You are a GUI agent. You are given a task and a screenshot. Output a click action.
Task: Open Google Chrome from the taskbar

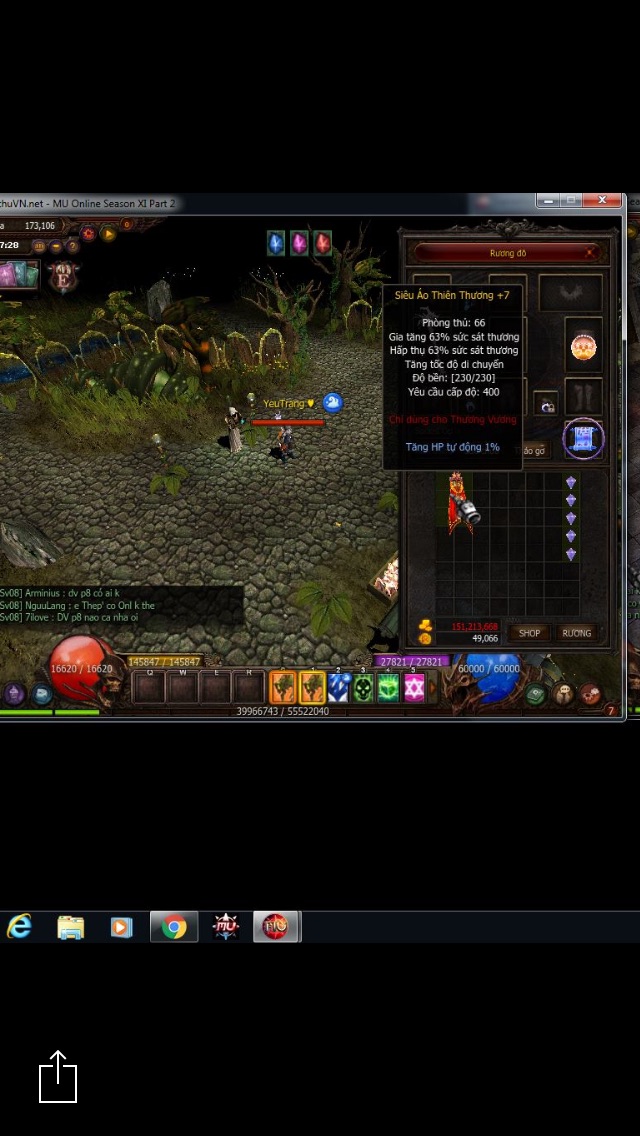coord(174,927)
